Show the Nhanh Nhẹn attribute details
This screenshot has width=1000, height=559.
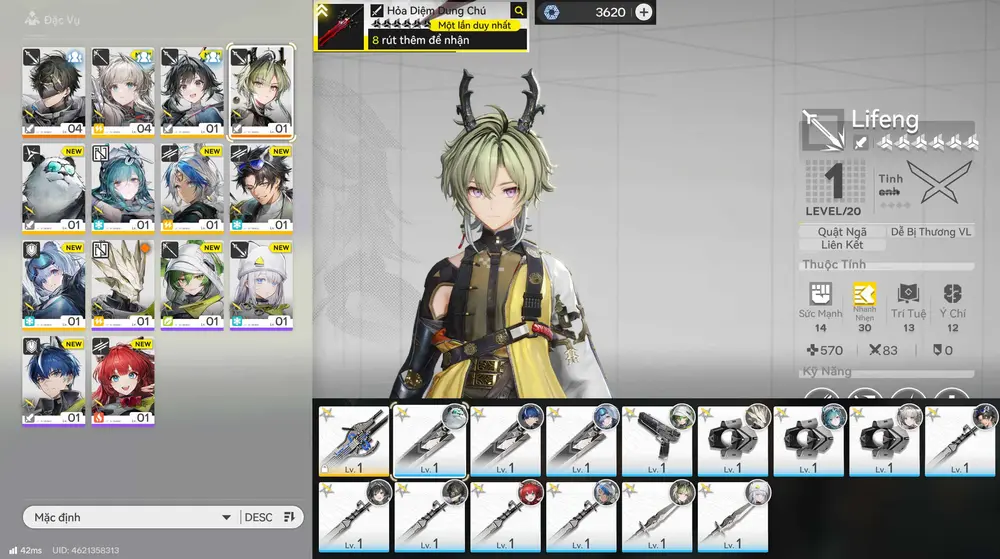coord(864,307)
